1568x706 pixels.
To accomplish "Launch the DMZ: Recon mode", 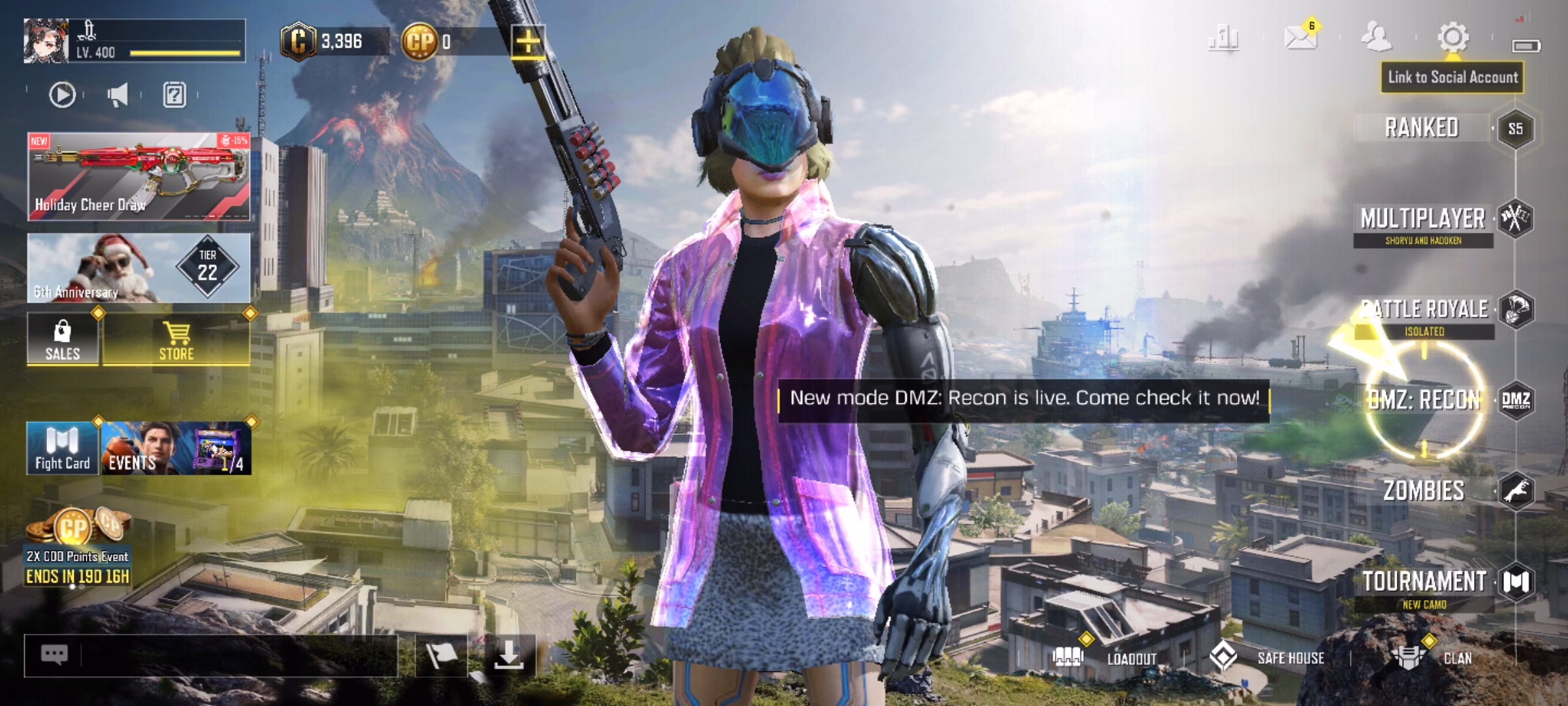I will point(1424,400).
